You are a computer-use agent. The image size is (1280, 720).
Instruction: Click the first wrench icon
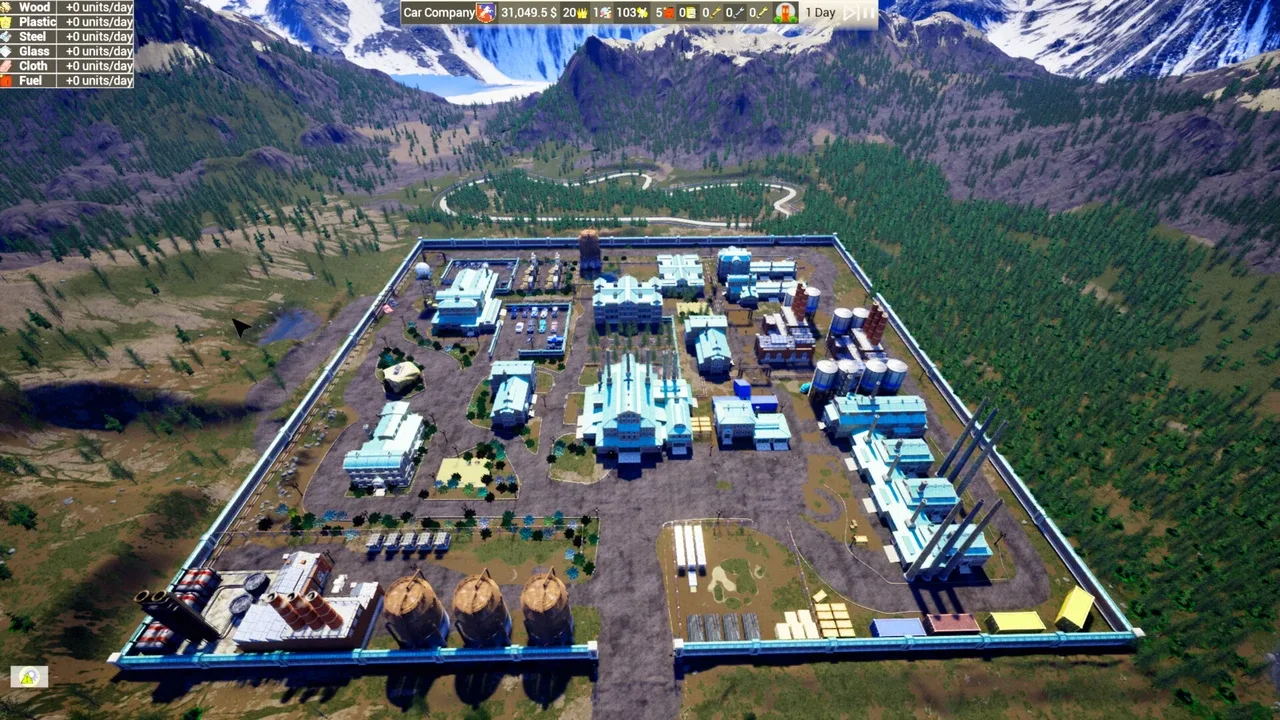(714, 12)
